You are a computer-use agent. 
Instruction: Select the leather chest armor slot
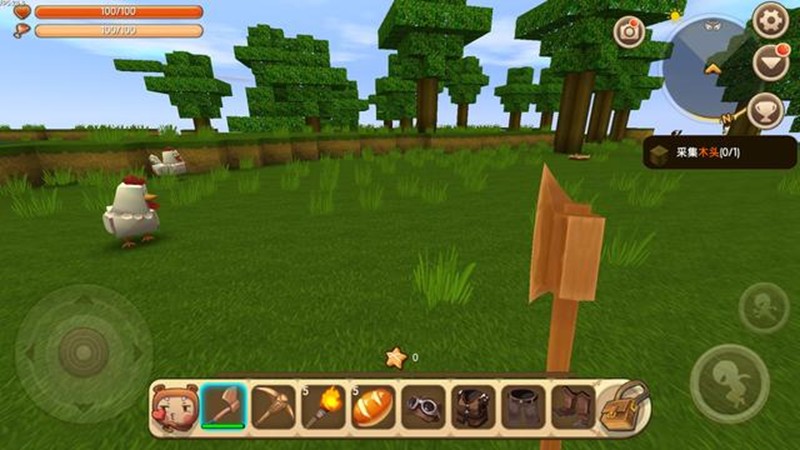(x=473, y=406)
